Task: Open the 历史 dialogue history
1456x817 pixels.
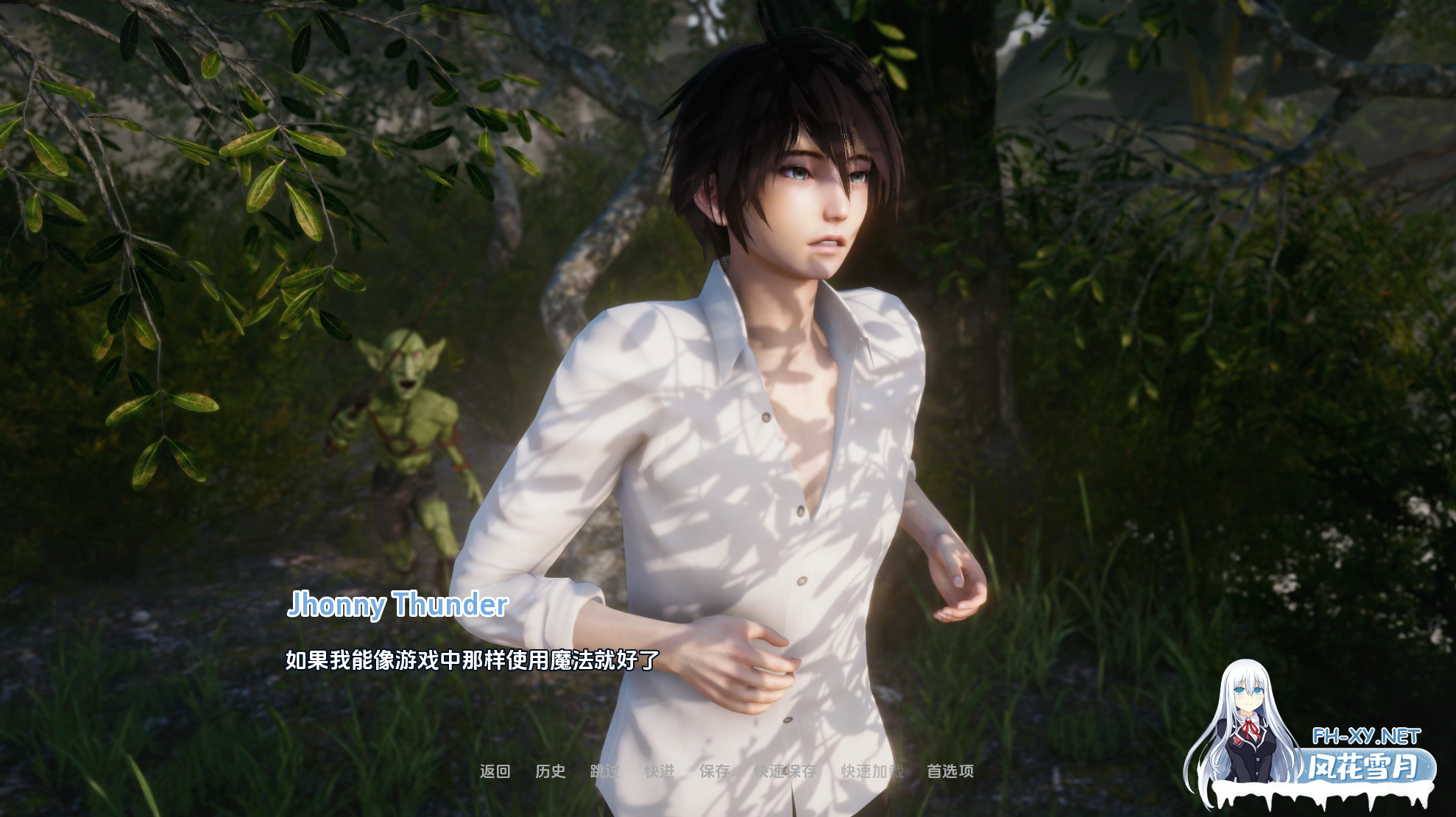Action: (550, 771)
